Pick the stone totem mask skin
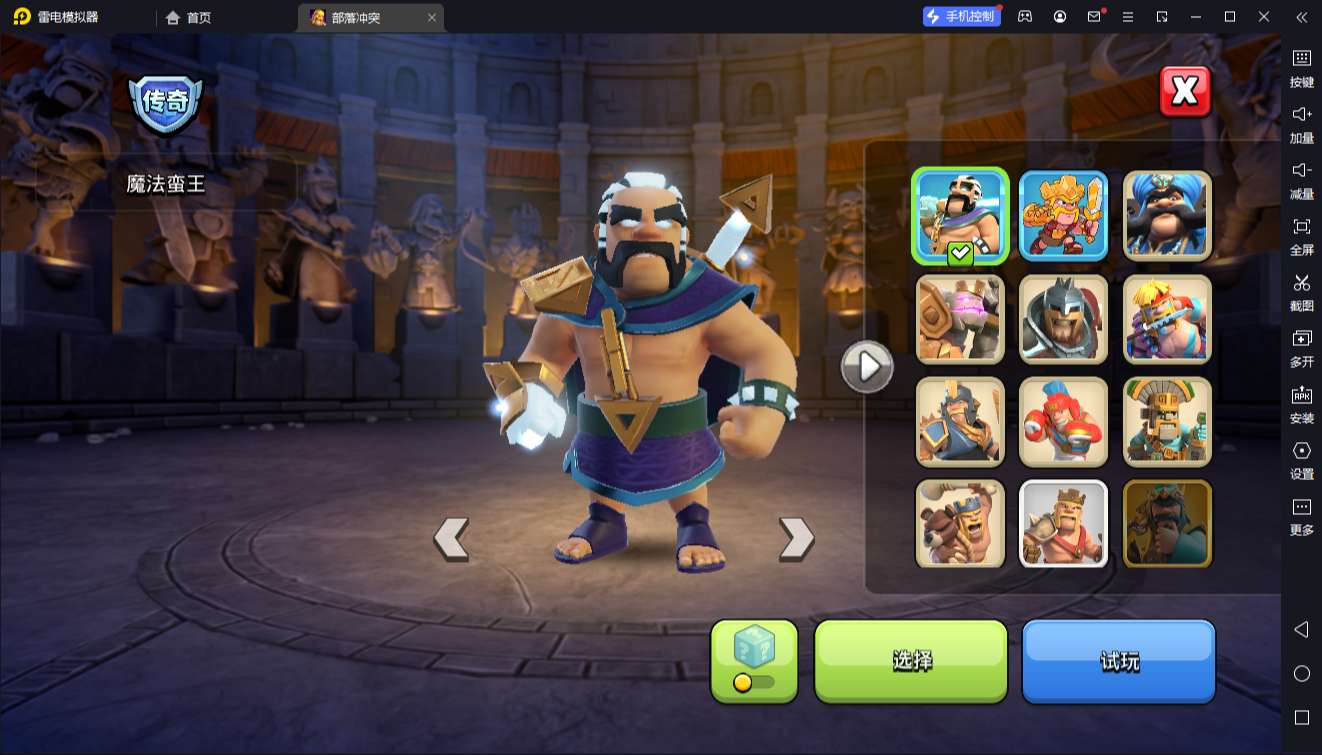Image resolution: width=1322 pixels, height=755 pixels. [x=1167, y=422]
